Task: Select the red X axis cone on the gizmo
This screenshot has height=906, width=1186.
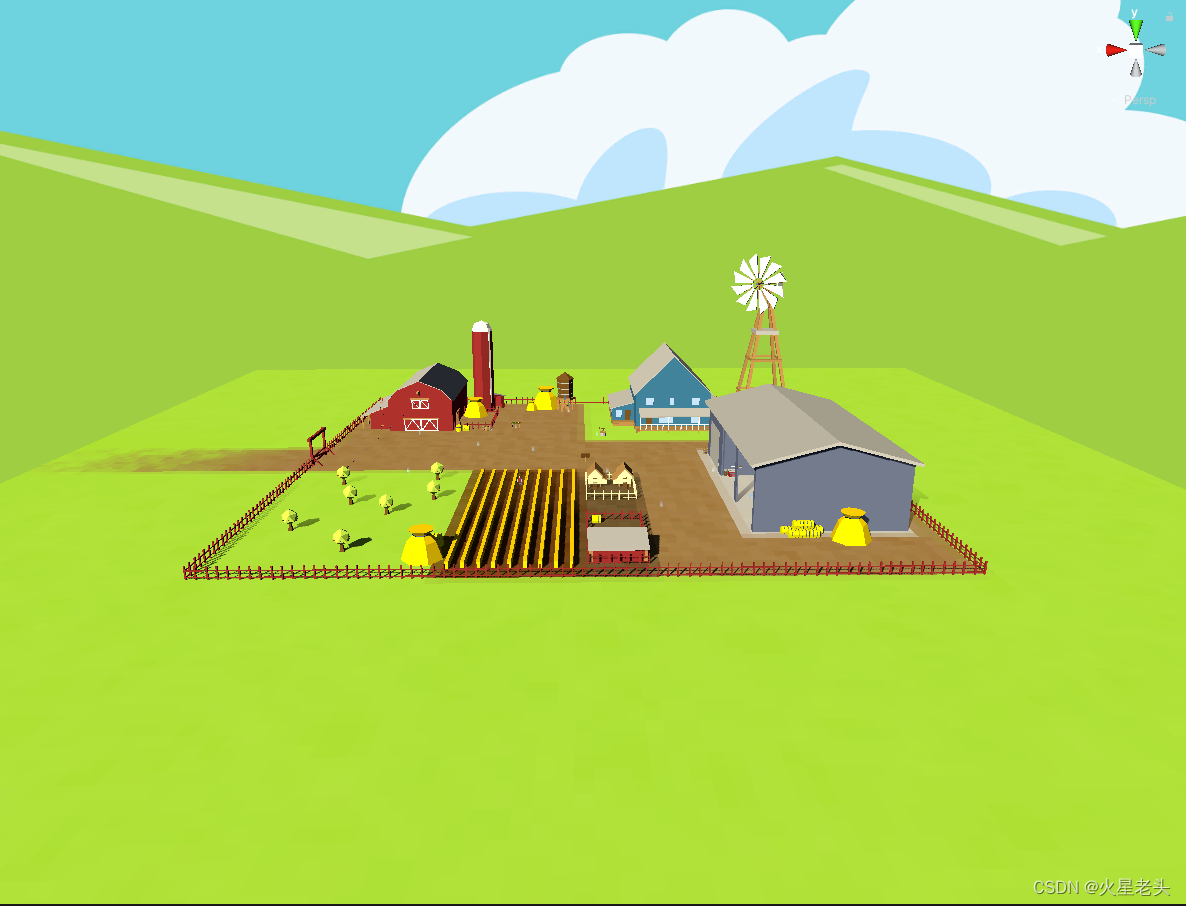Action: click(x=1115, y=50)
